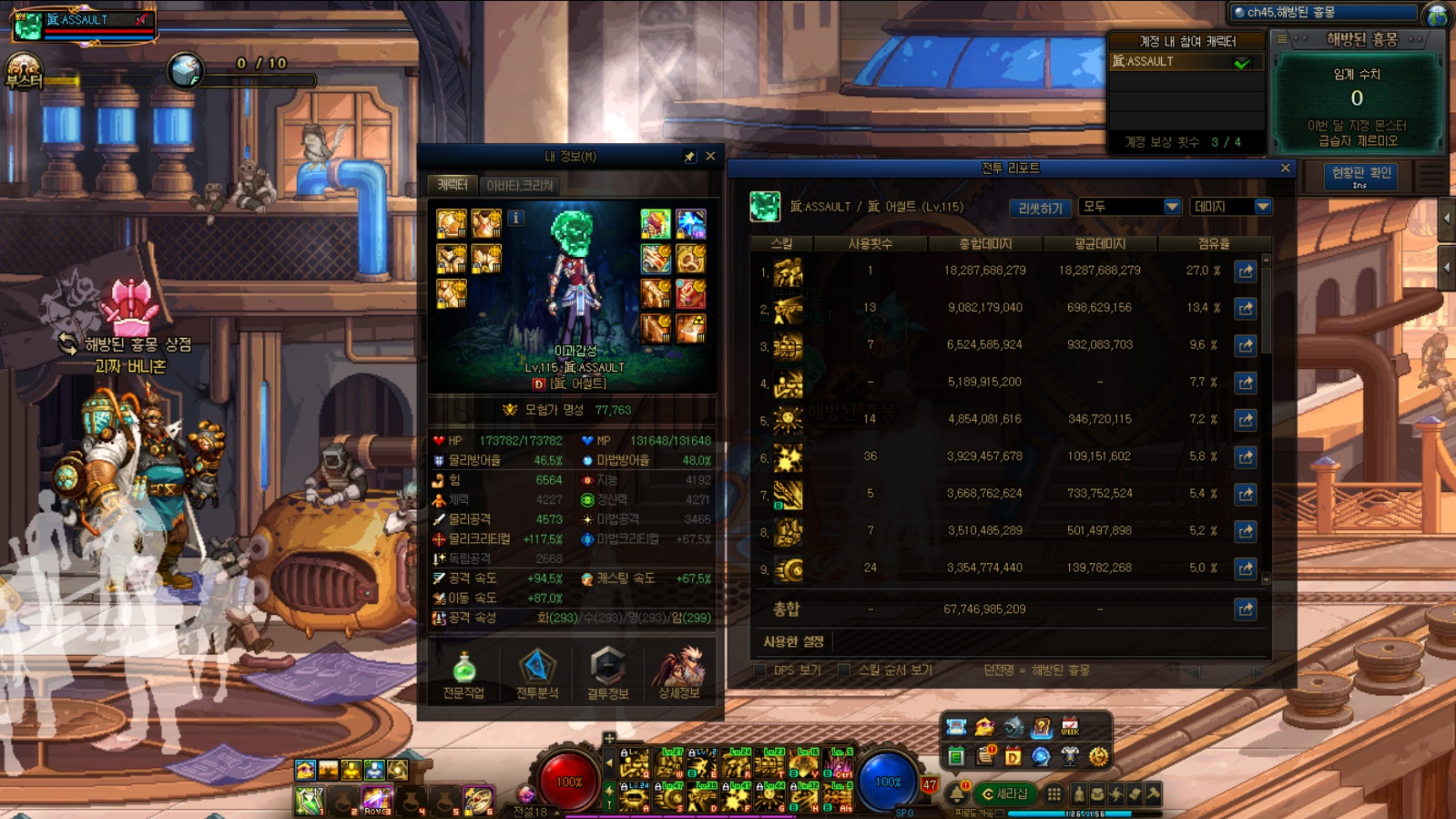Viewport: 1456px width, 819px height.
Task: Select the 캐릭터 tab
Action: 453,185
